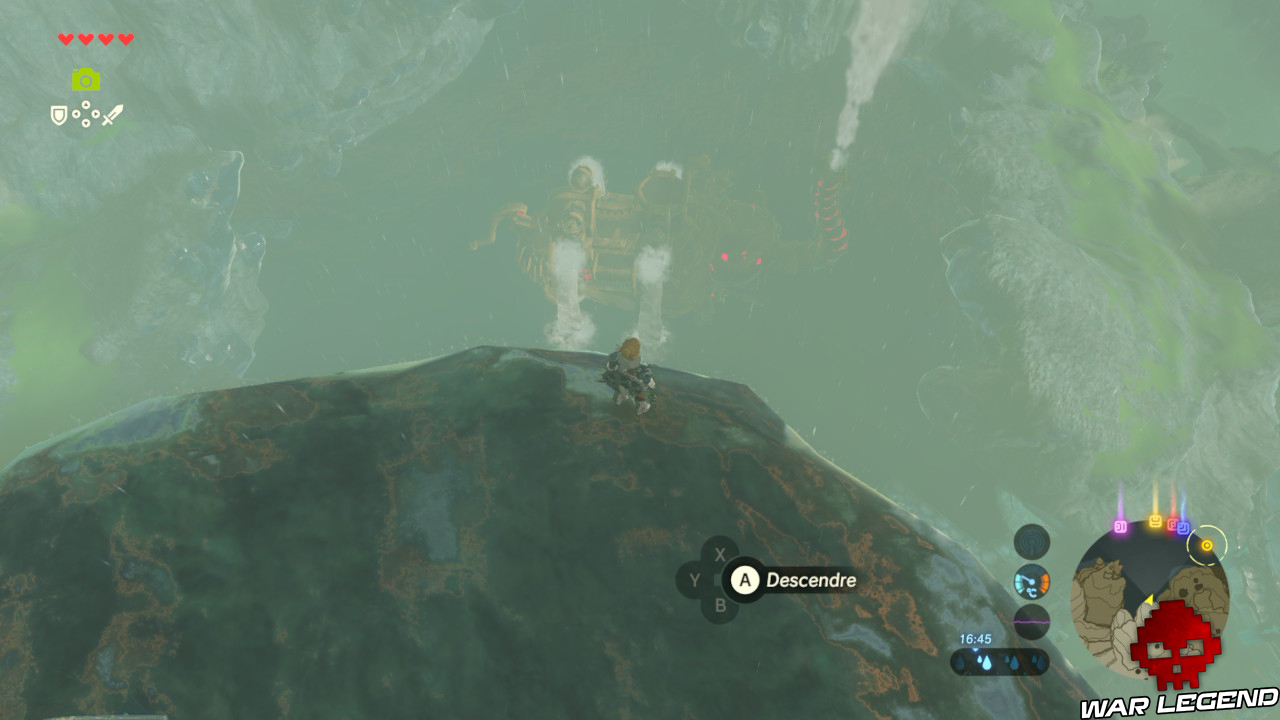The width and height of the screenshot is (1280, 720).
Task: Toggle the blue ability glyph above the minimap
Action: (x=1183, y=528)
